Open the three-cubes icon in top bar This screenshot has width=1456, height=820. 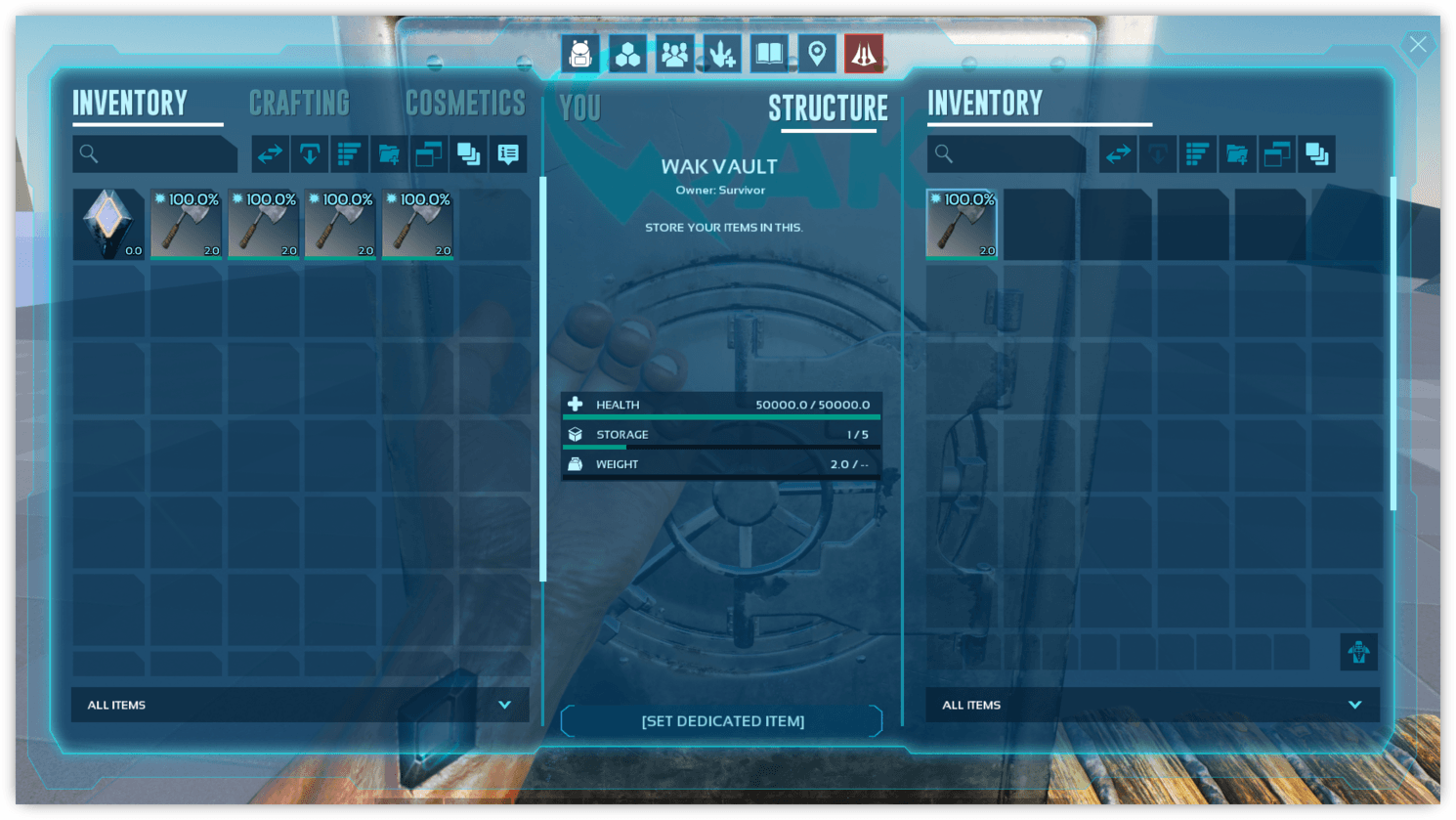pos(627,54)
